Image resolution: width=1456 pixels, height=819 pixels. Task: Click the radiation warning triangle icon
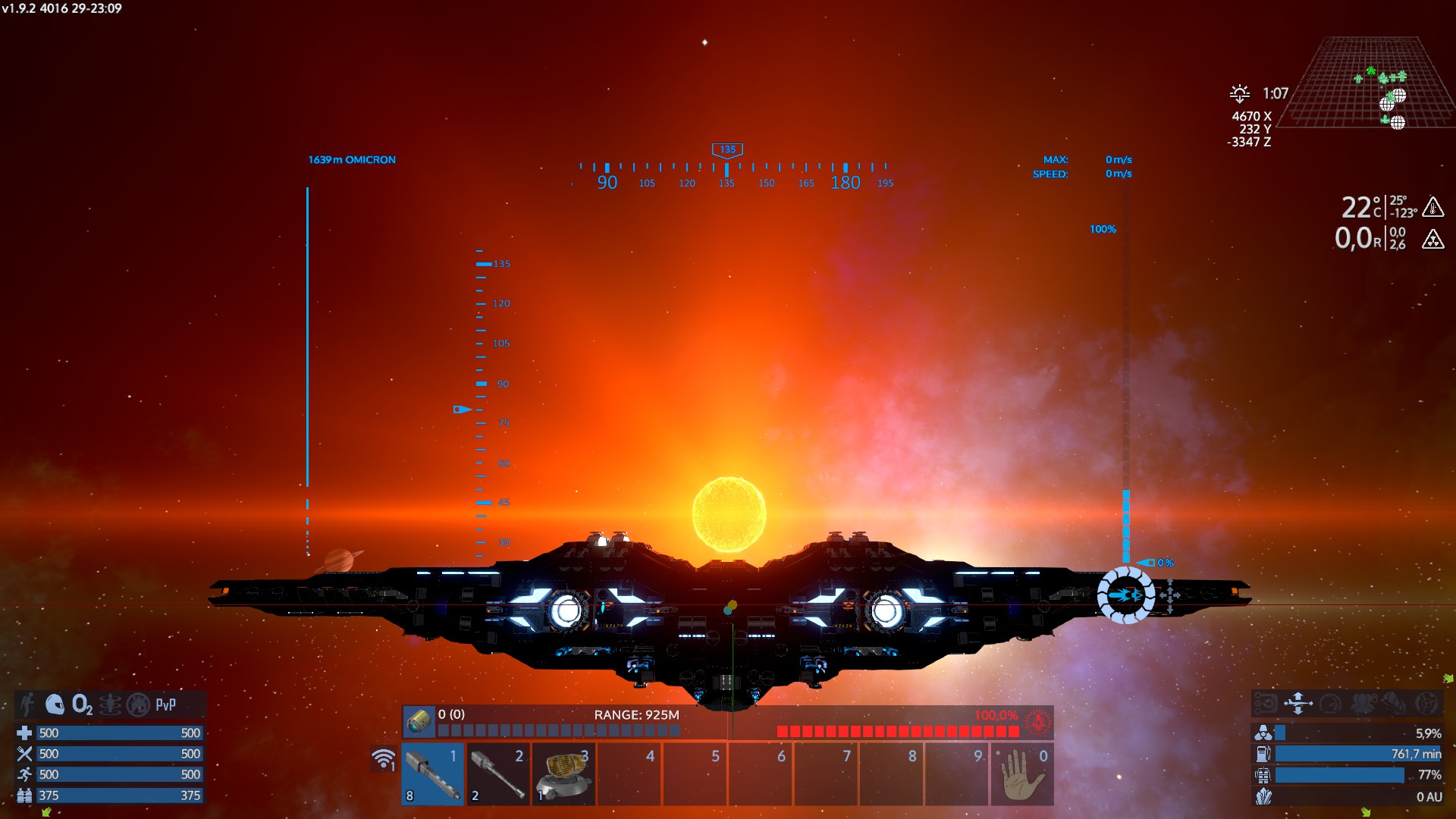pyautogui.click(x=1432, y=240)
